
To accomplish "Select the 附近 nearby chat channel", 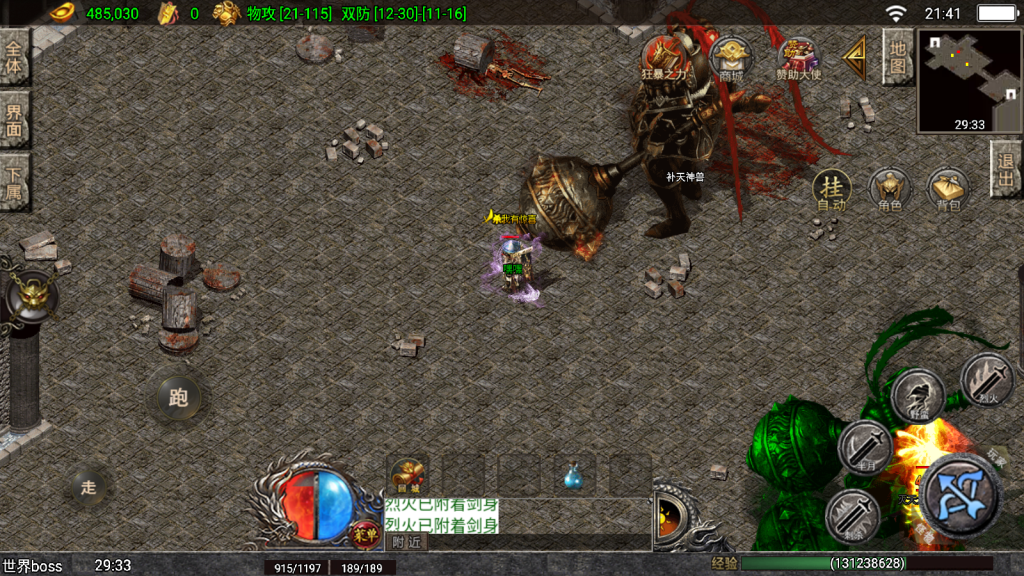I will tap(406, 542).
